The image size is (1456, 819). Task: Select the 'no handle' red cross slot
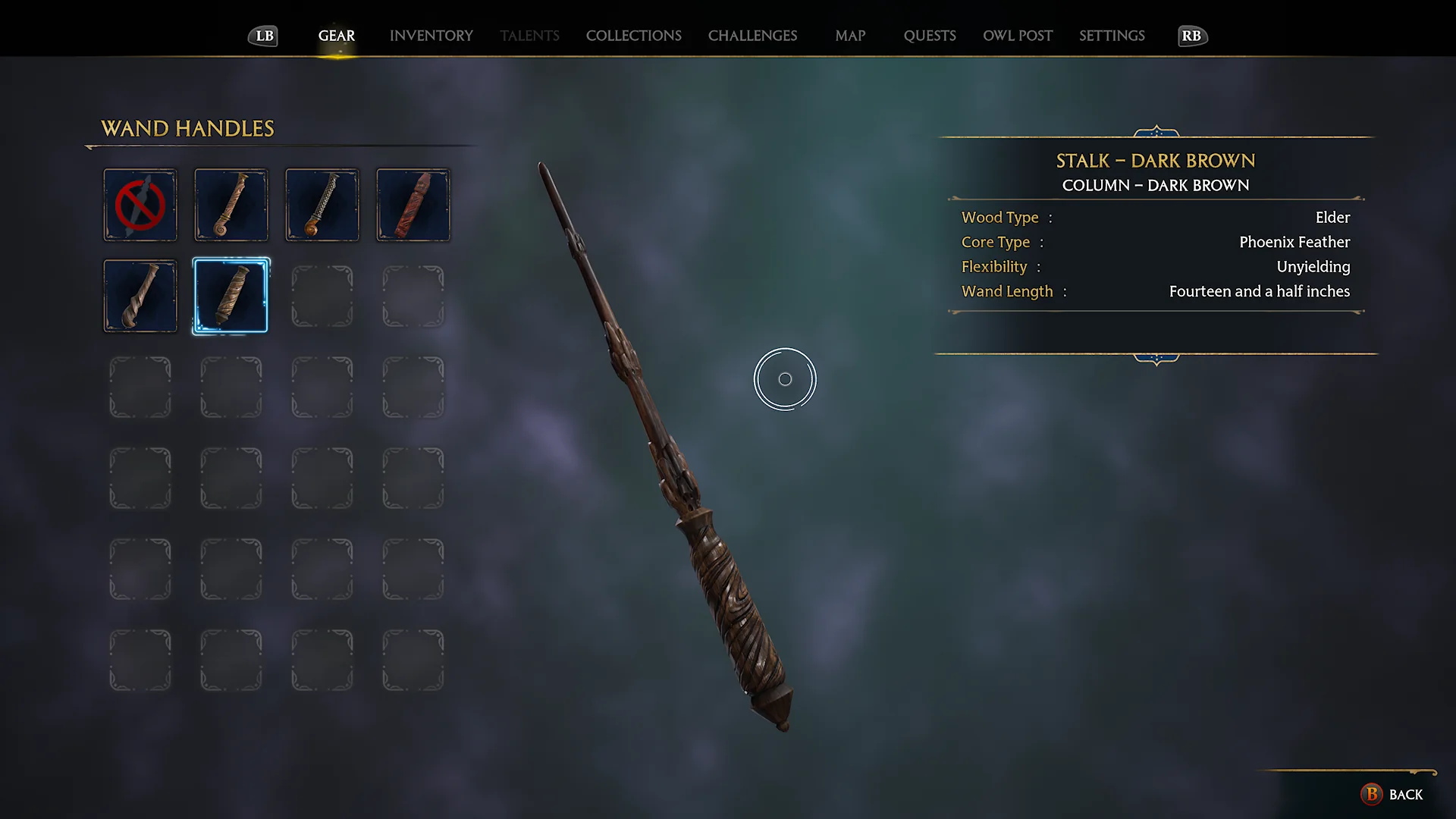[140, 205]
